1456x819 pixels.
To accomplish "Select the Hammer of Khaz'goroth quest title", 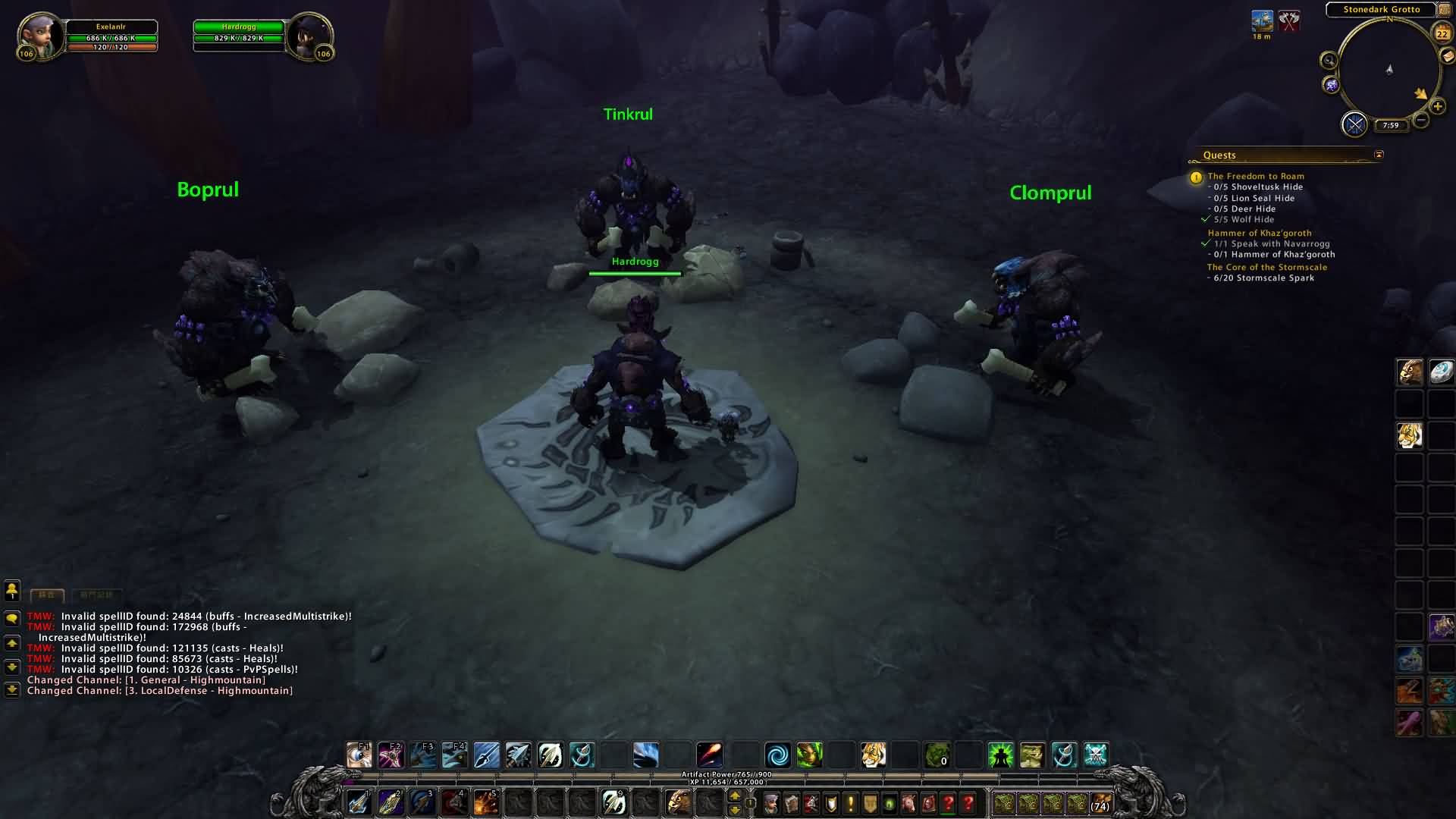I will (x=1259, y=233).
